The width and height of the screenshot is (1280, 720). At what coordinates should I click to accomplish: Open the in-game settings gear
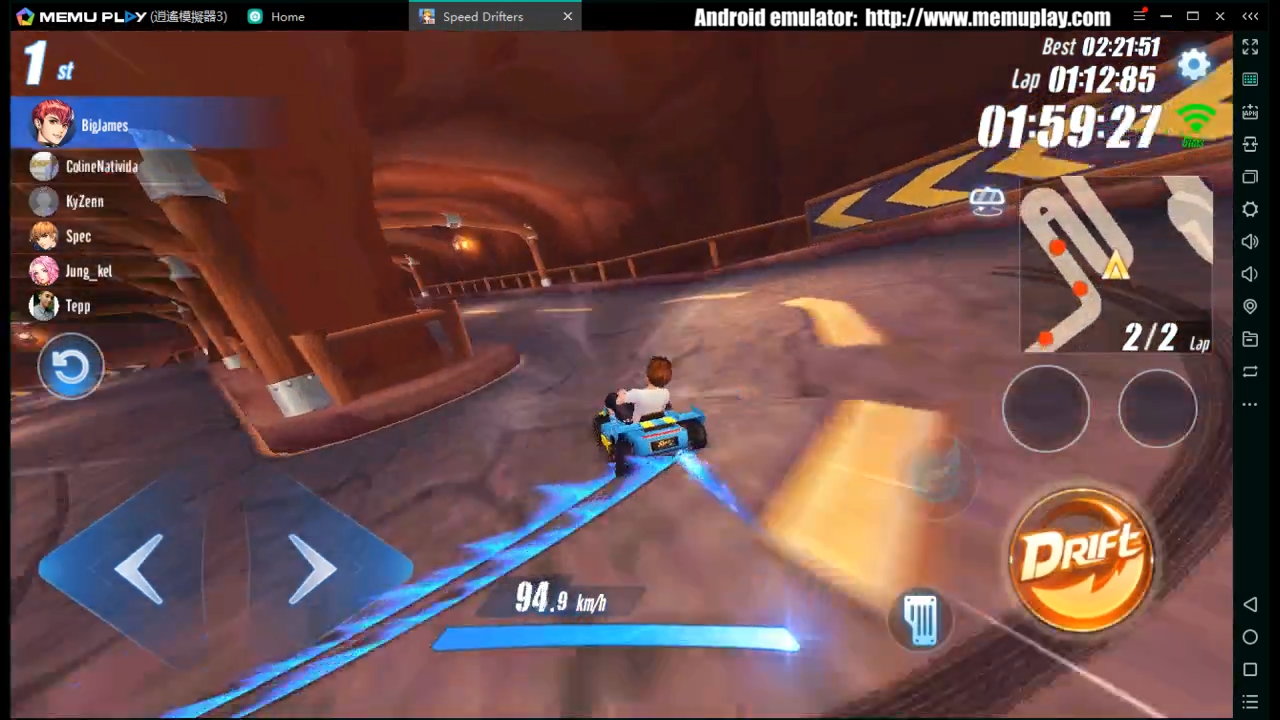[x=1195, y=64]
